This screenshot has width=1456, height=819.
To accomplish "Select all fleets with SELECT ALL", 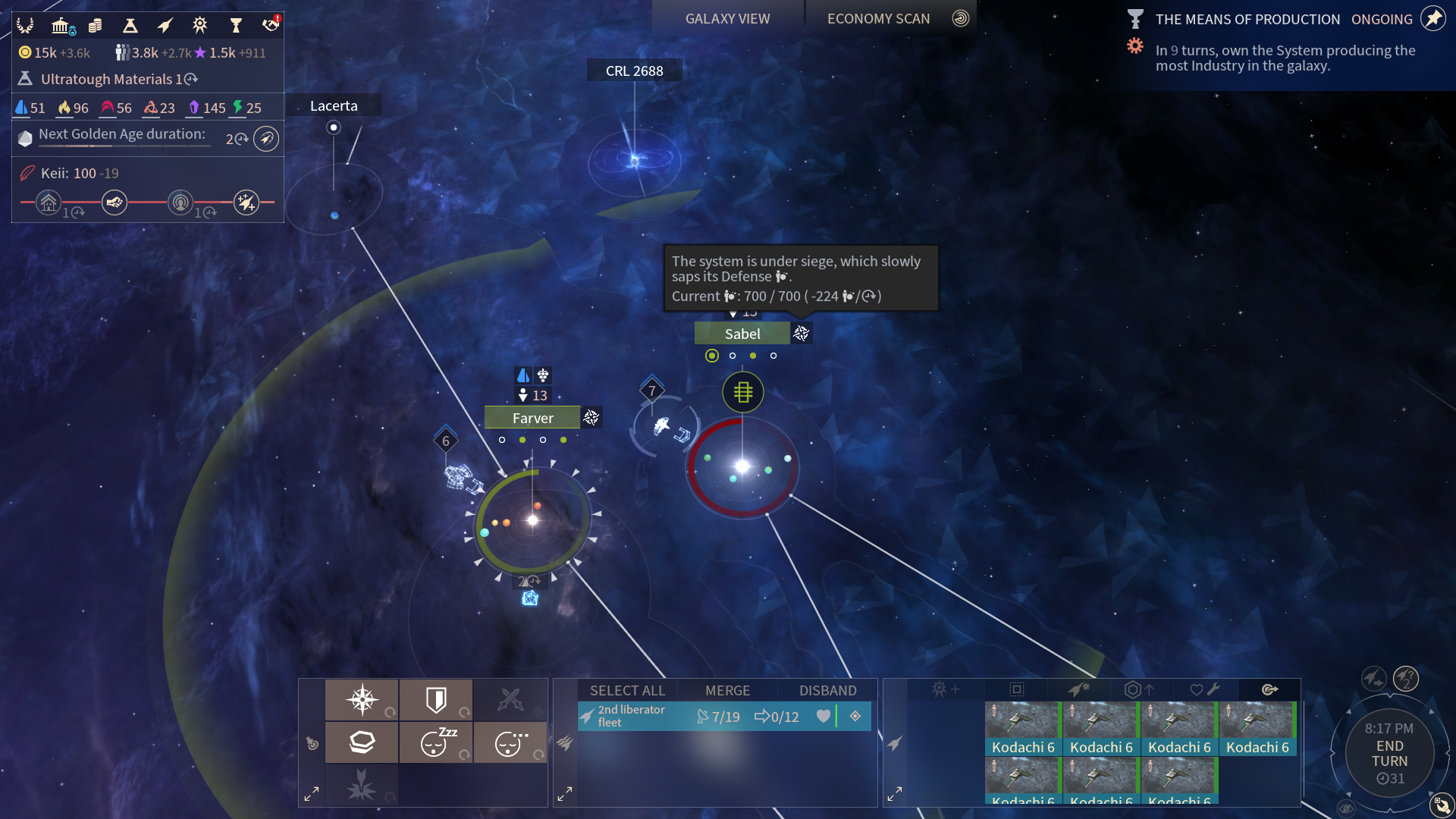I will pyautogui.click(x=627, y=690).
